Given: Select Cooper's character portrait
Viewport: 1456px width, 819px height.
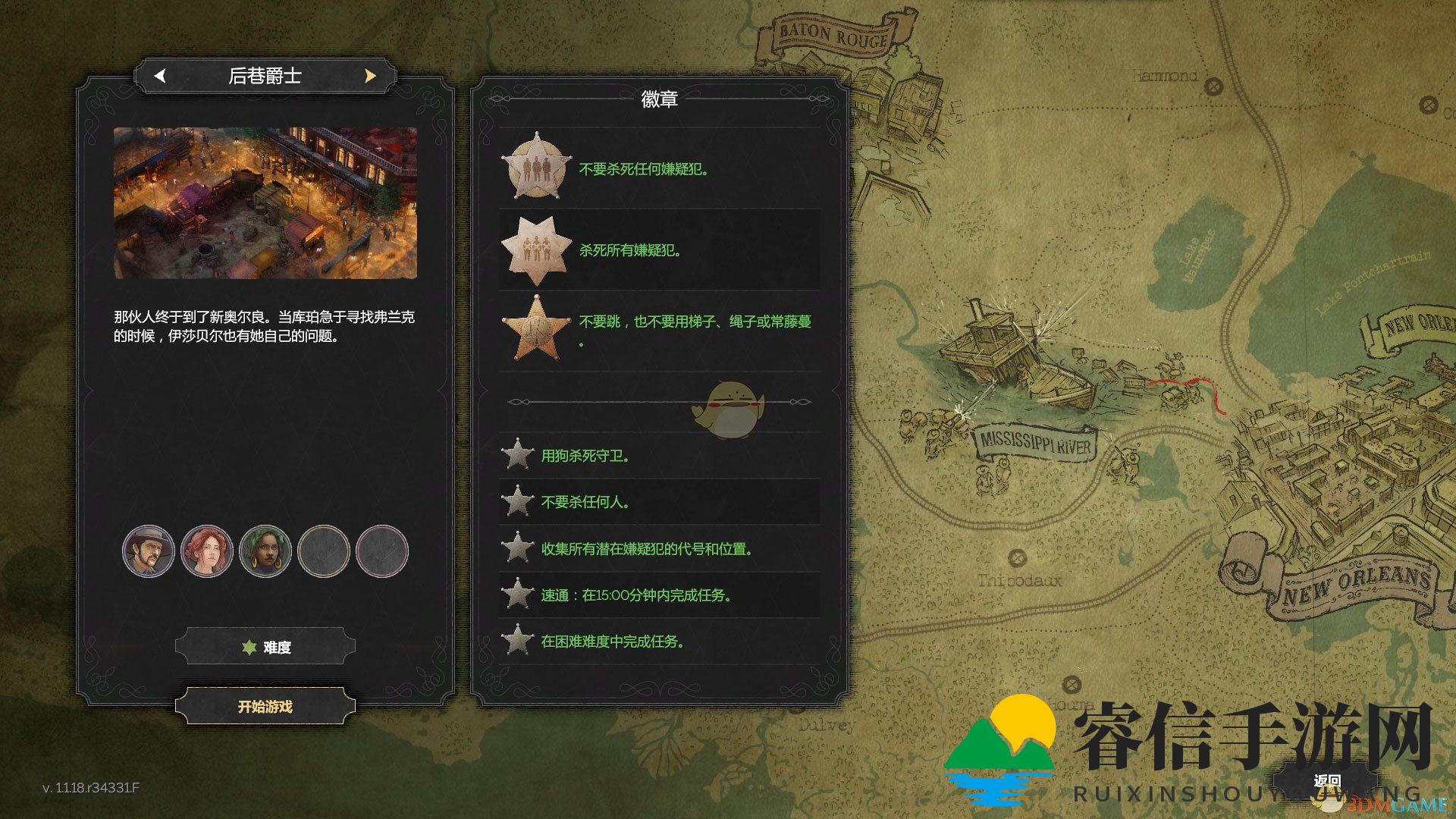Looking at the screenshot, I should click(x=149, y=551).
